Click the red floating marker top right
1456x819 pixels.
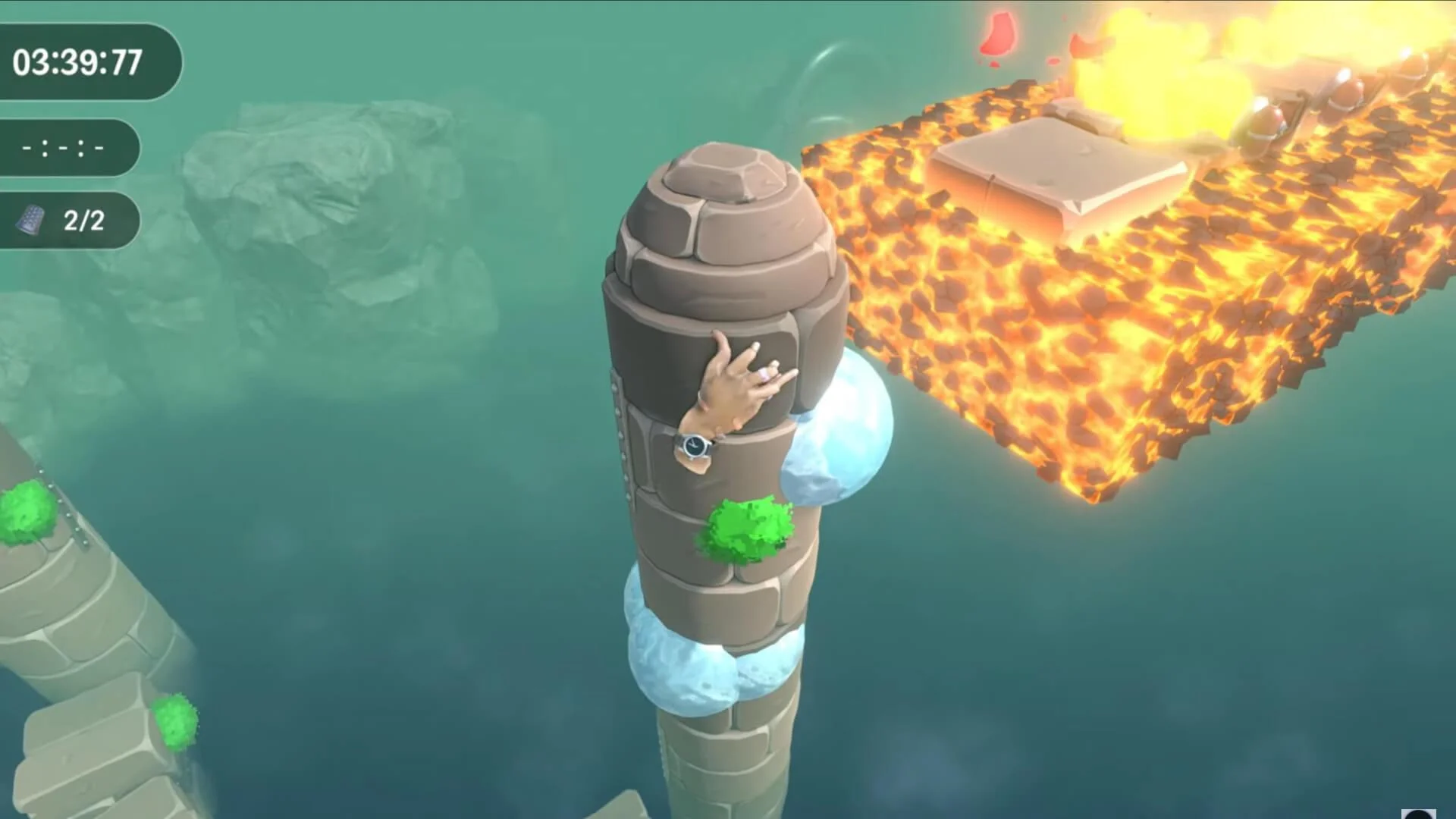(999, 34)
